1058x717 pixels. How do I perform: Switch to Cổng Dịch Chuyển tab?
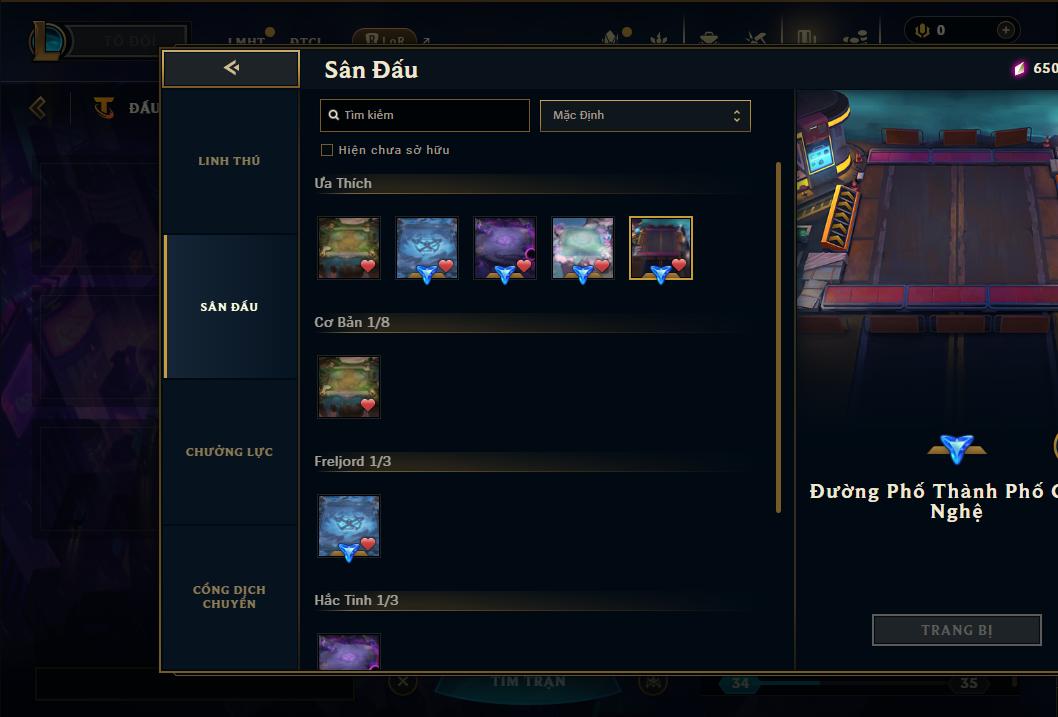(x=229, y=597)
